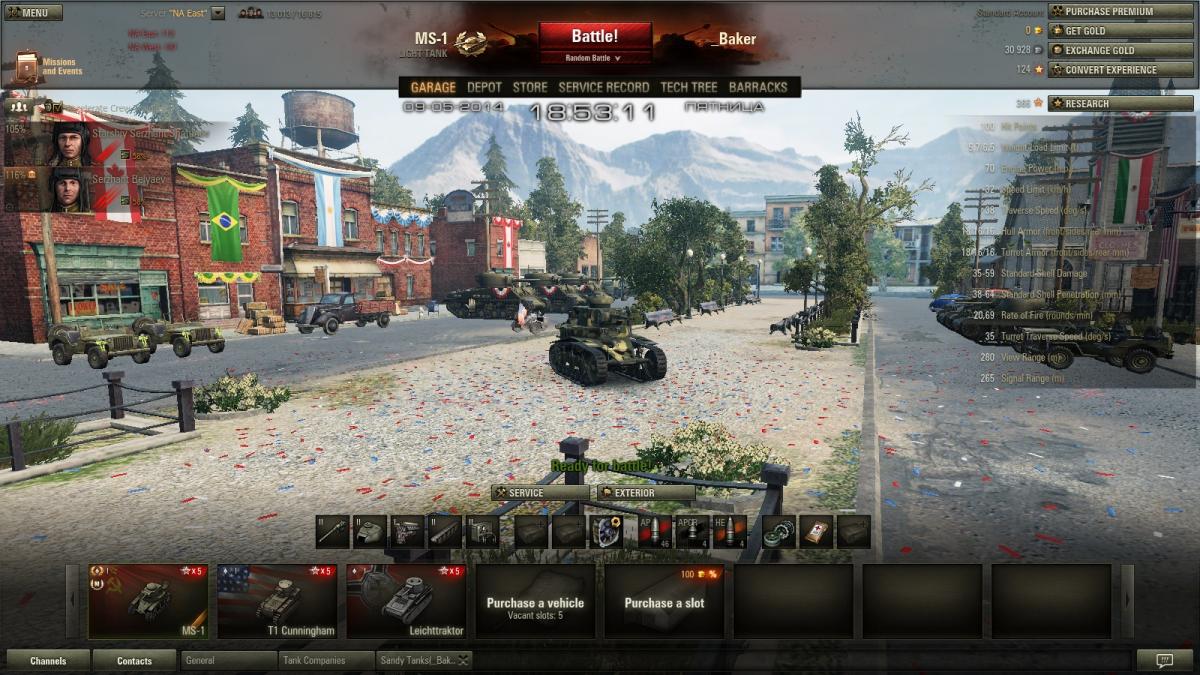Open the Tech Tree tab
The height and width of the screenshot is (675, 1200).
(x=688, y=87)
